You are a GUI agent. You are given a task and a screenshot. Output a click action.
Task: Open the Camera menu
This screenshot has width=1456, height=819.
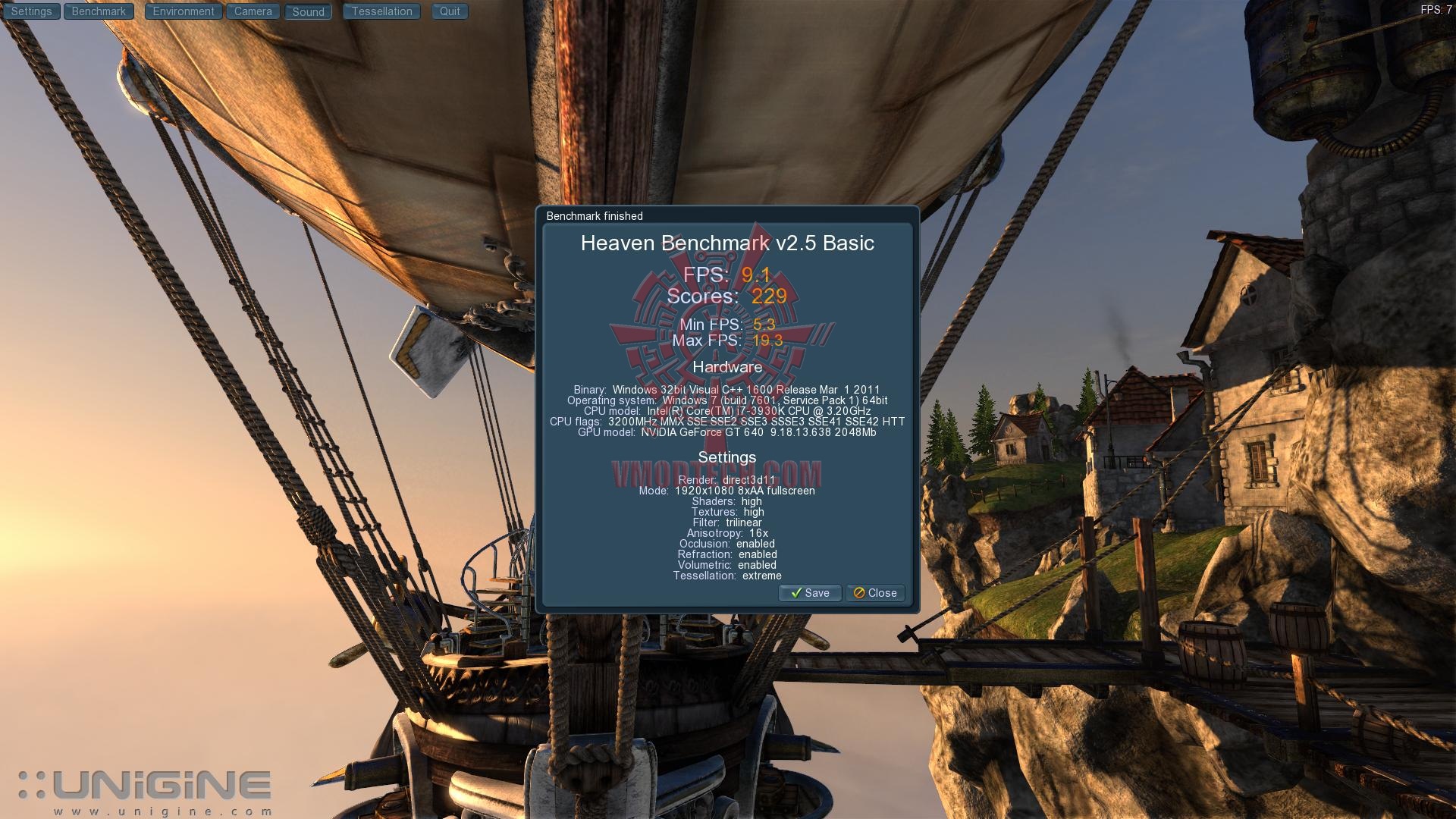click(253, 11)
